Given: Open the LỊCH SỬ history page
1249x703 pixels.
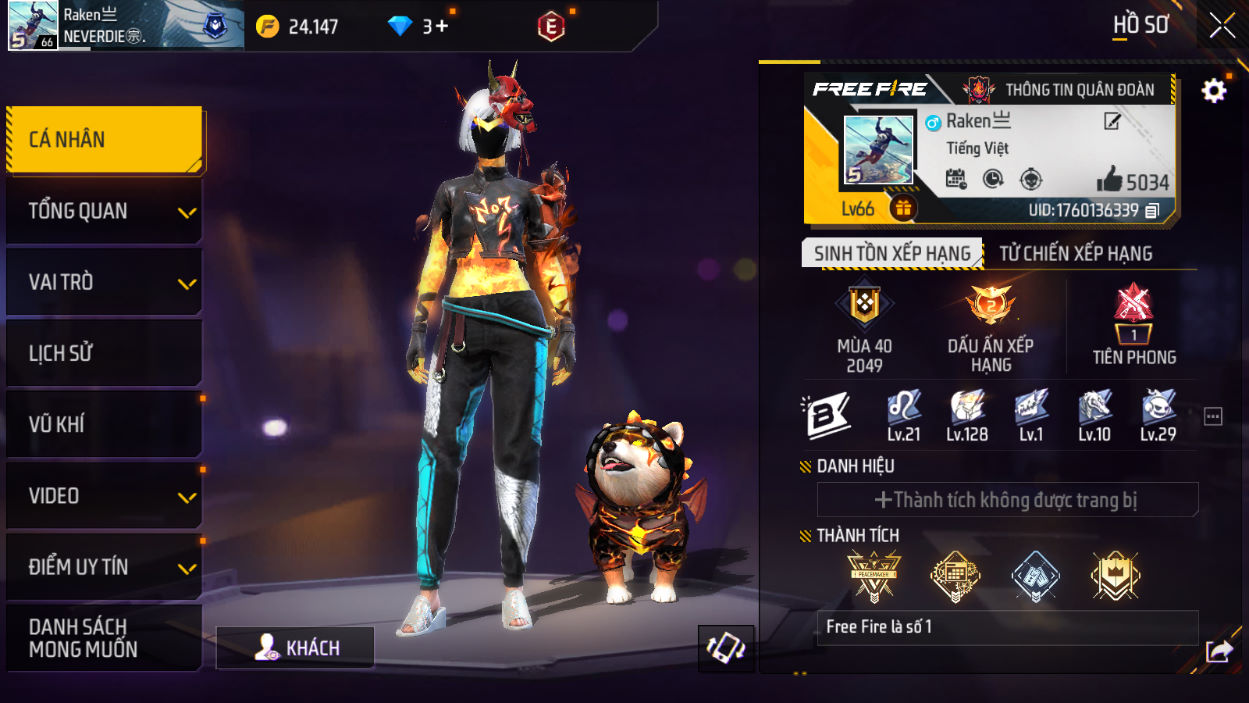Looking at the screenshot, I should 104,353.
